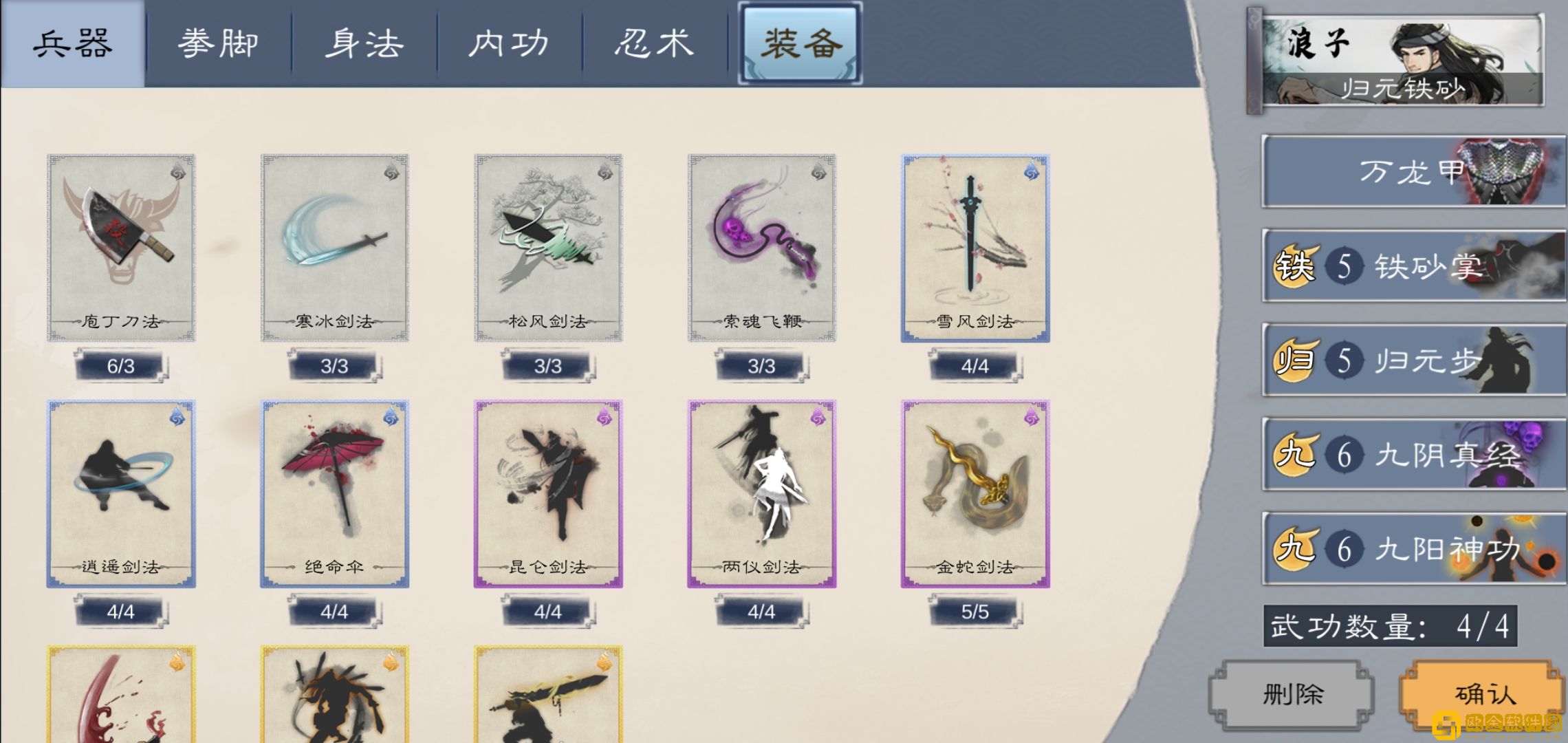Click the 6/3 counter under 庖丁刀法
Image resolution: width=1568 pixels, height=743 pixels.
coord(120,367)
